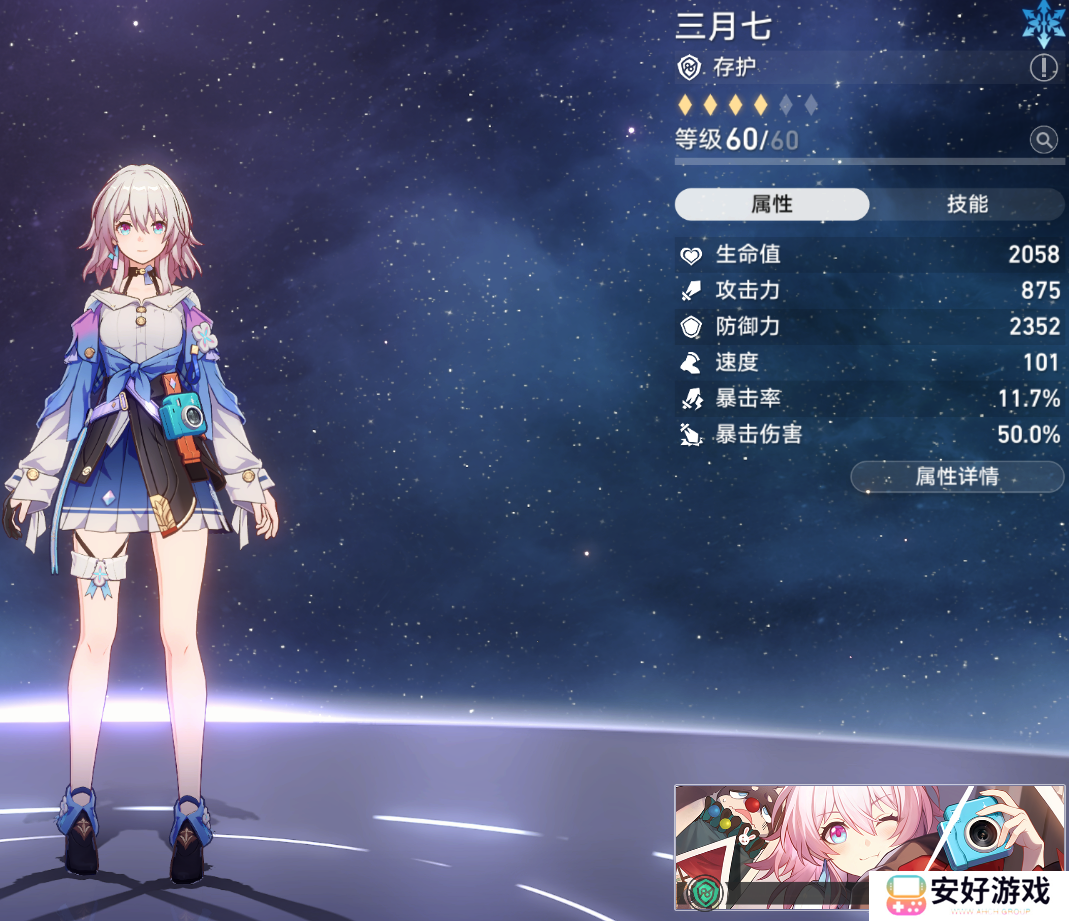Click the ice element snowflake icon
The image size is (1069, 921).
click(x=1043, y=22)
